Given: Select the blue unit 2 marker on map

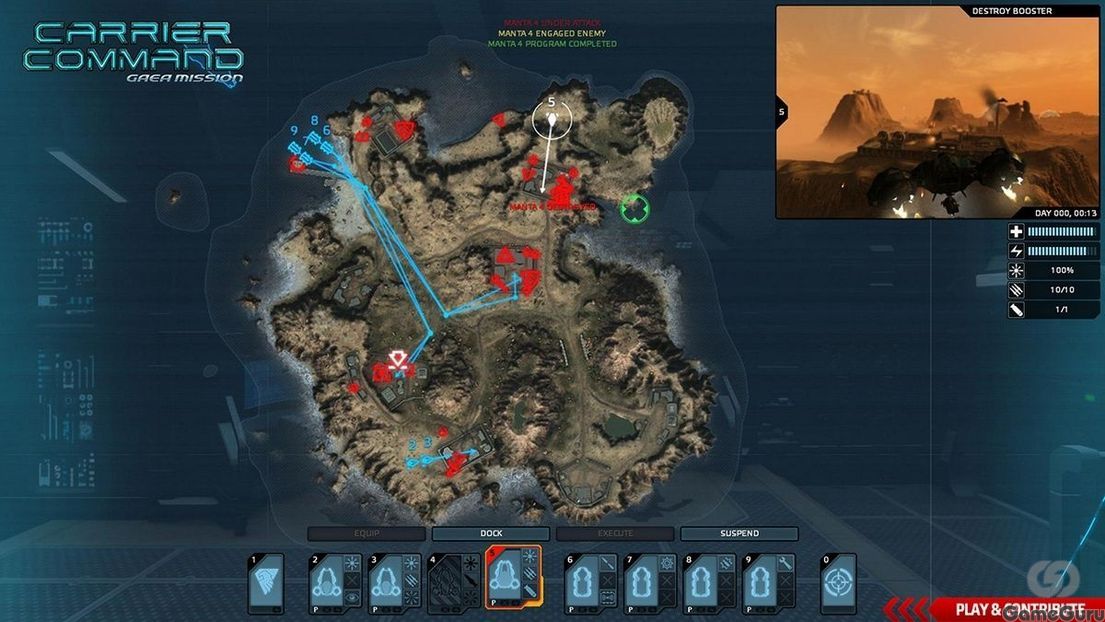Looking at the screenshot, I should [x=411, y=462].
